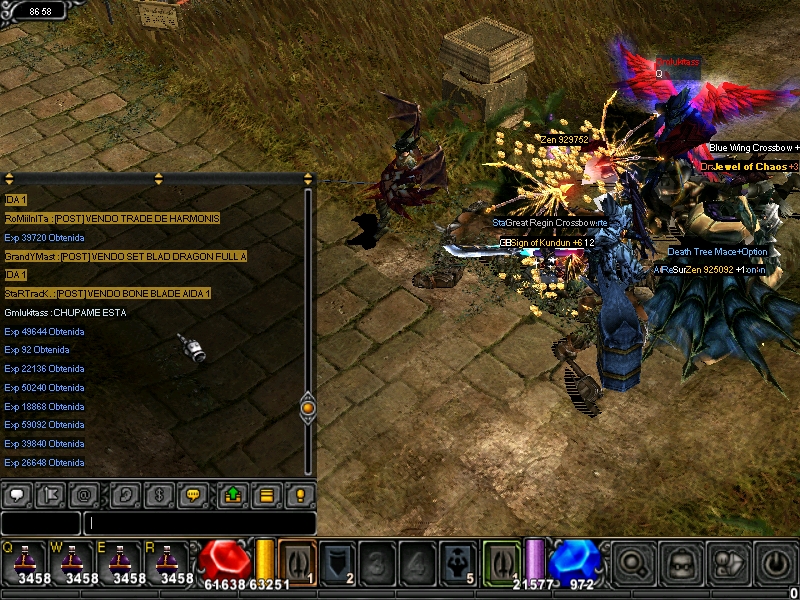Screen dimensions: 800x600
Task: Activate the ear whisper button
Action: 125,494
